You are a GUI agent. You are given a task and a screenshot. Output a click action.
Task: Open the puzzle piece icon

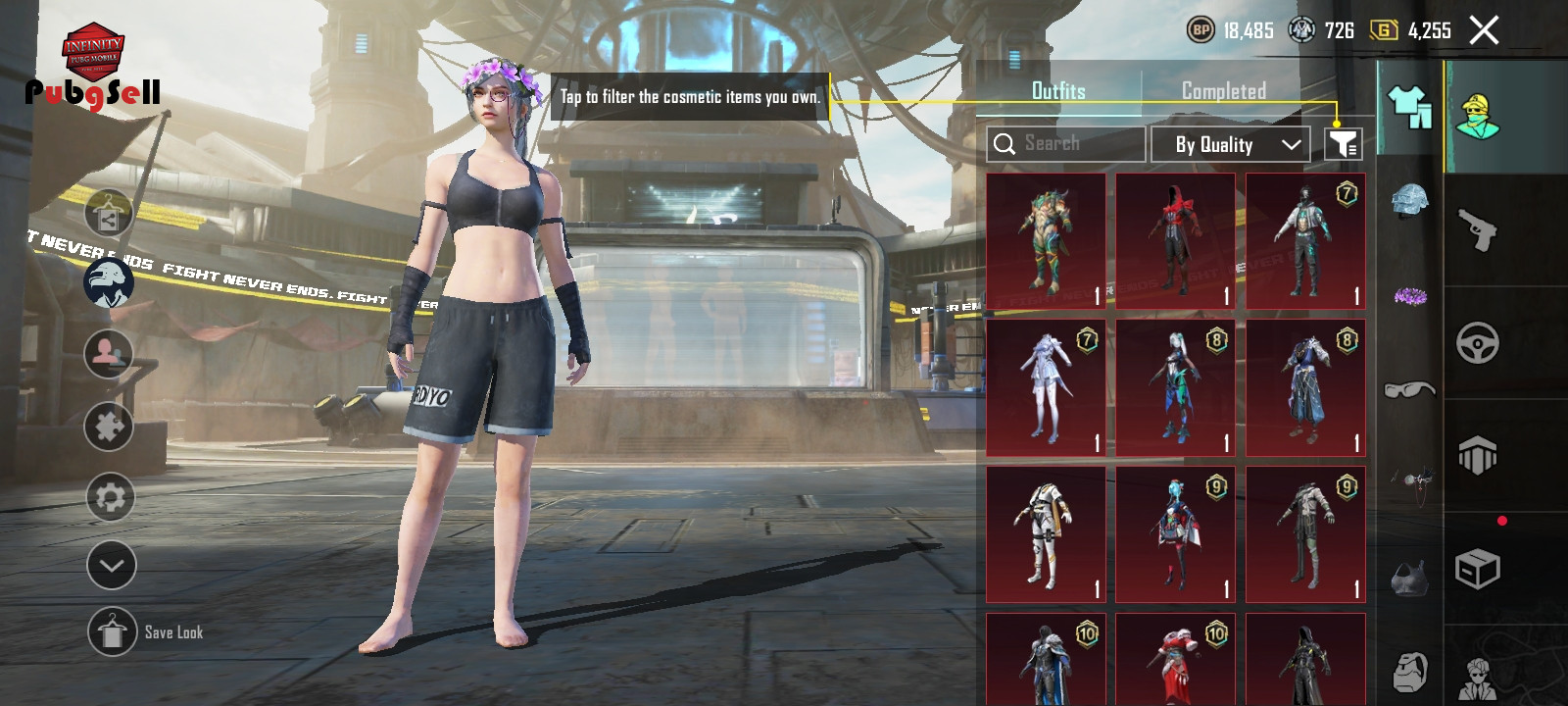(109, 426)
